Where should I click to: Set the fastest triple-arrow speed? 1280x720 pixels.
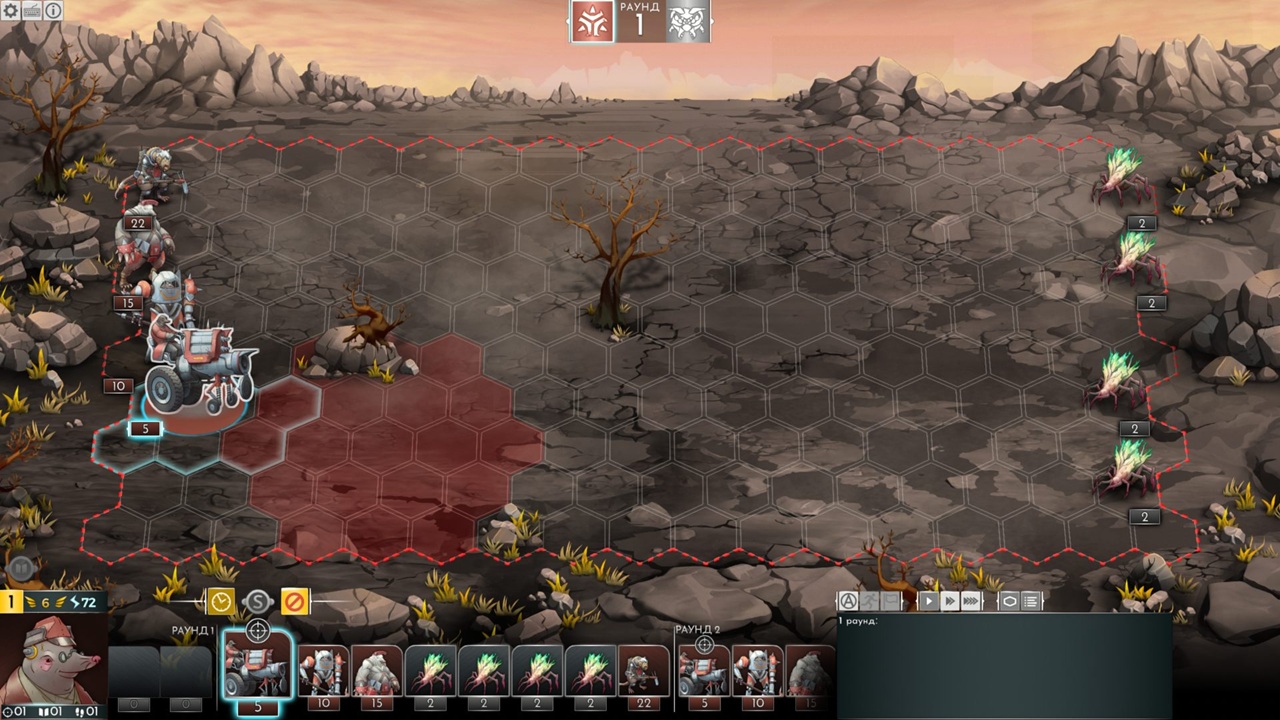click(971, 601)
